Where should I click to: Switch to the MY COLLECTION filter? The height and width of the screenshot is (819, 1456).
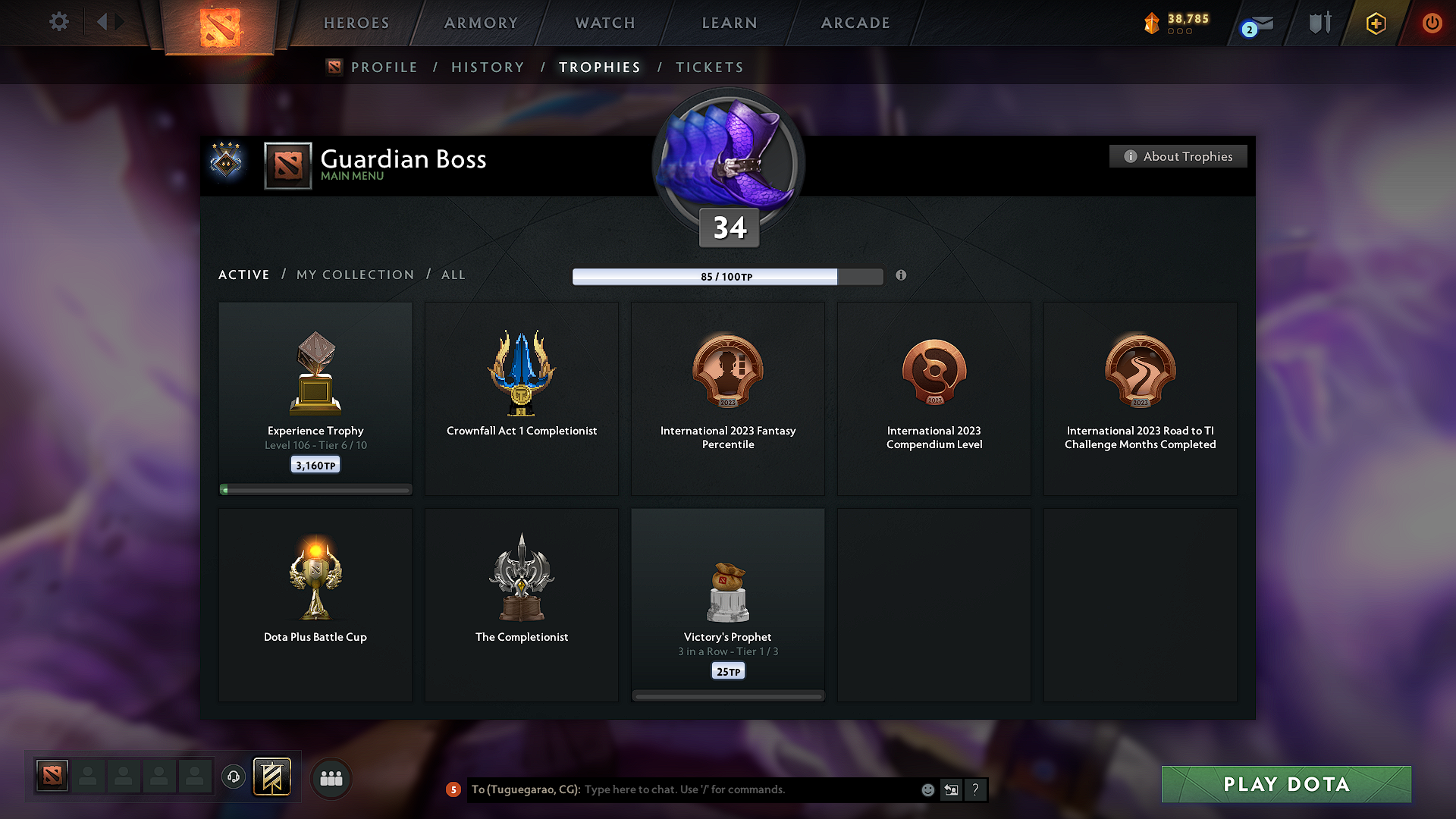pyautogui.click(x=354, y=275)
